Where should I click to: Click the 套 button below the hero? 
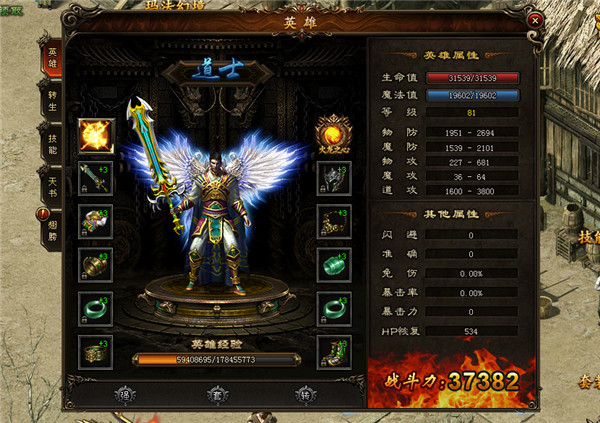[x=214, y=393]
